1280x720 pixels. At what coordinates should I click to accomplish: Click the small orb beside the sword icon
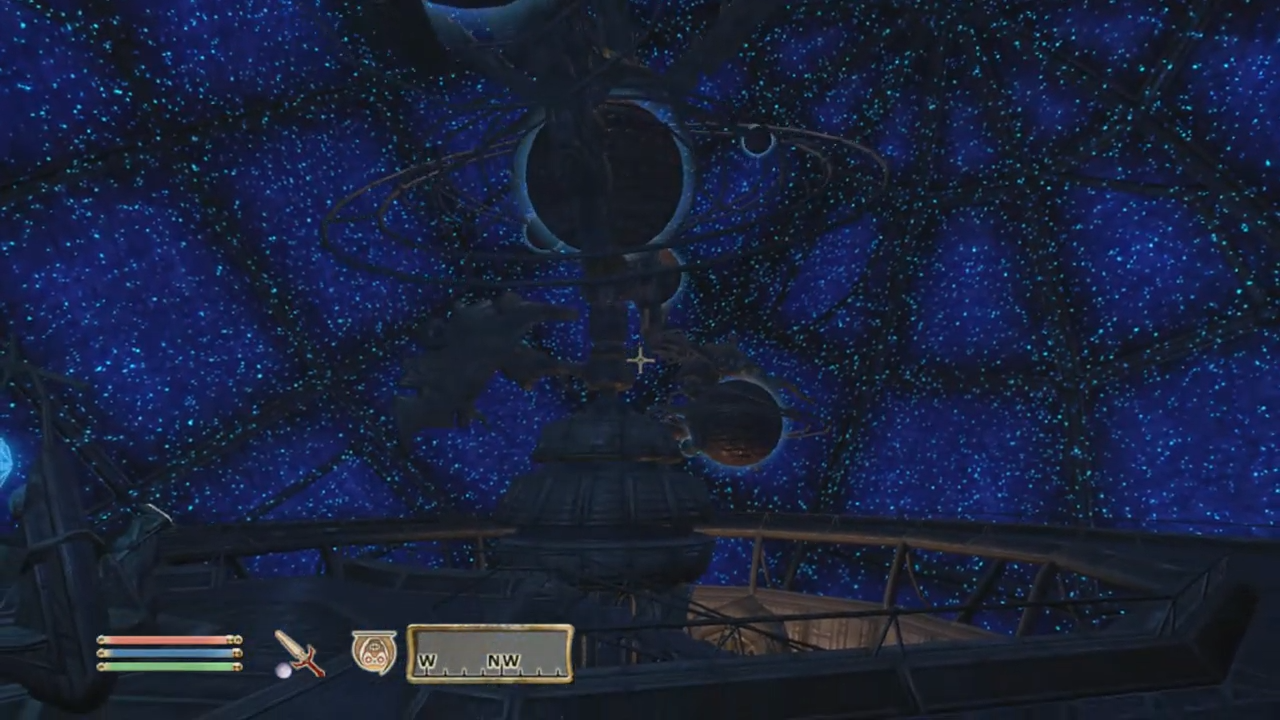tap(284, 673)
